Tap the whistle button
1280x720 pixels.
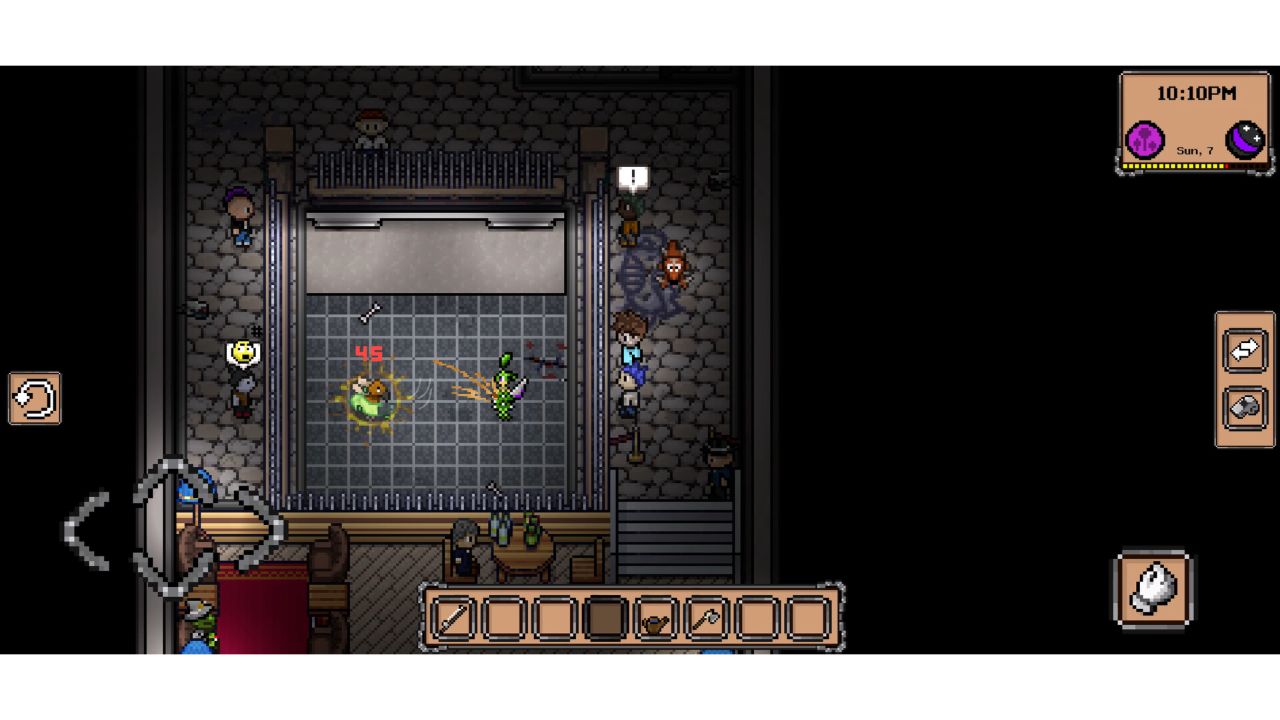tap(1245, 409)
